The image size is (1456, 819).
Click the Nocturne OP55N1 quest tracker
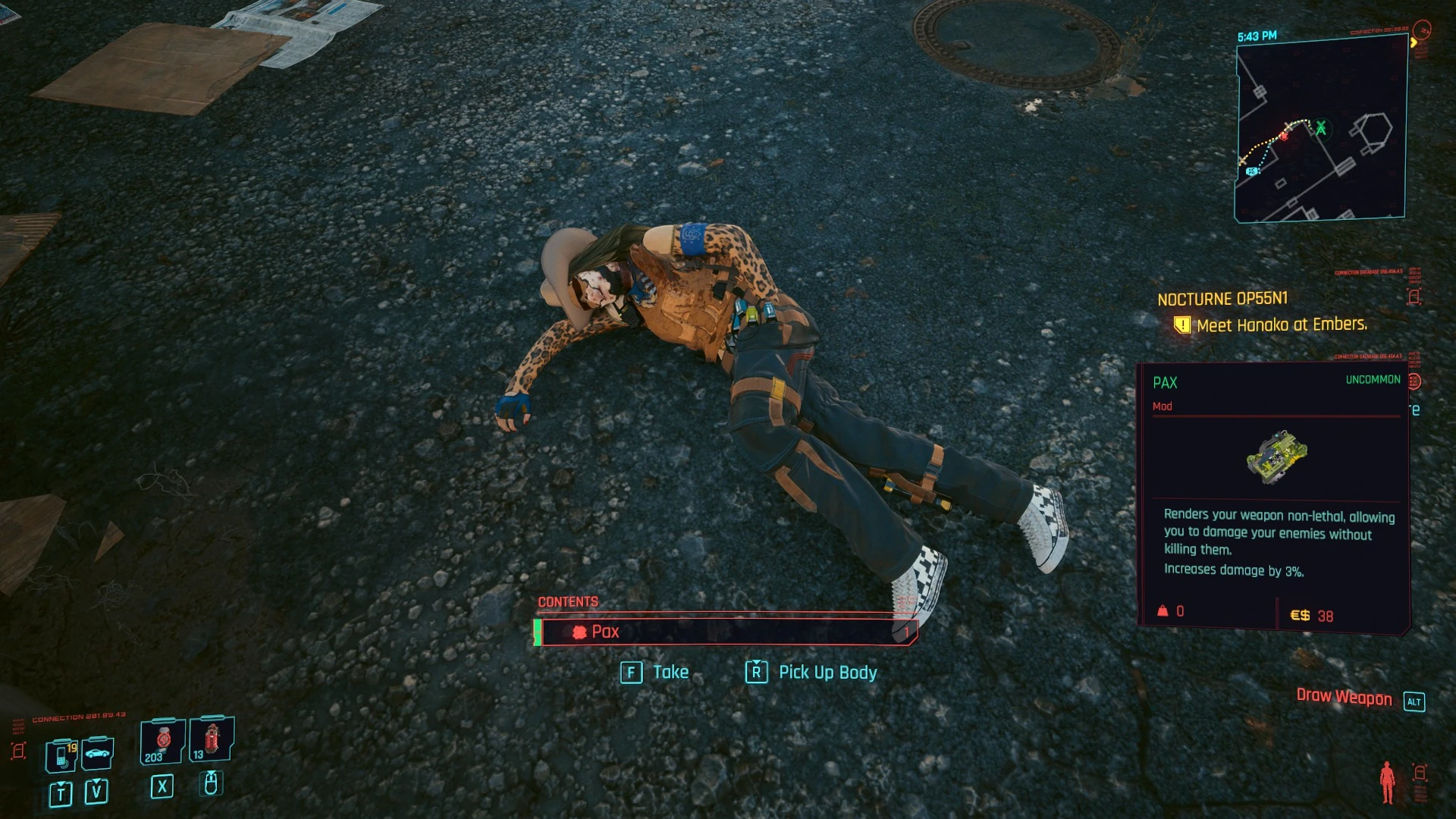click(x=1222, y=299)
